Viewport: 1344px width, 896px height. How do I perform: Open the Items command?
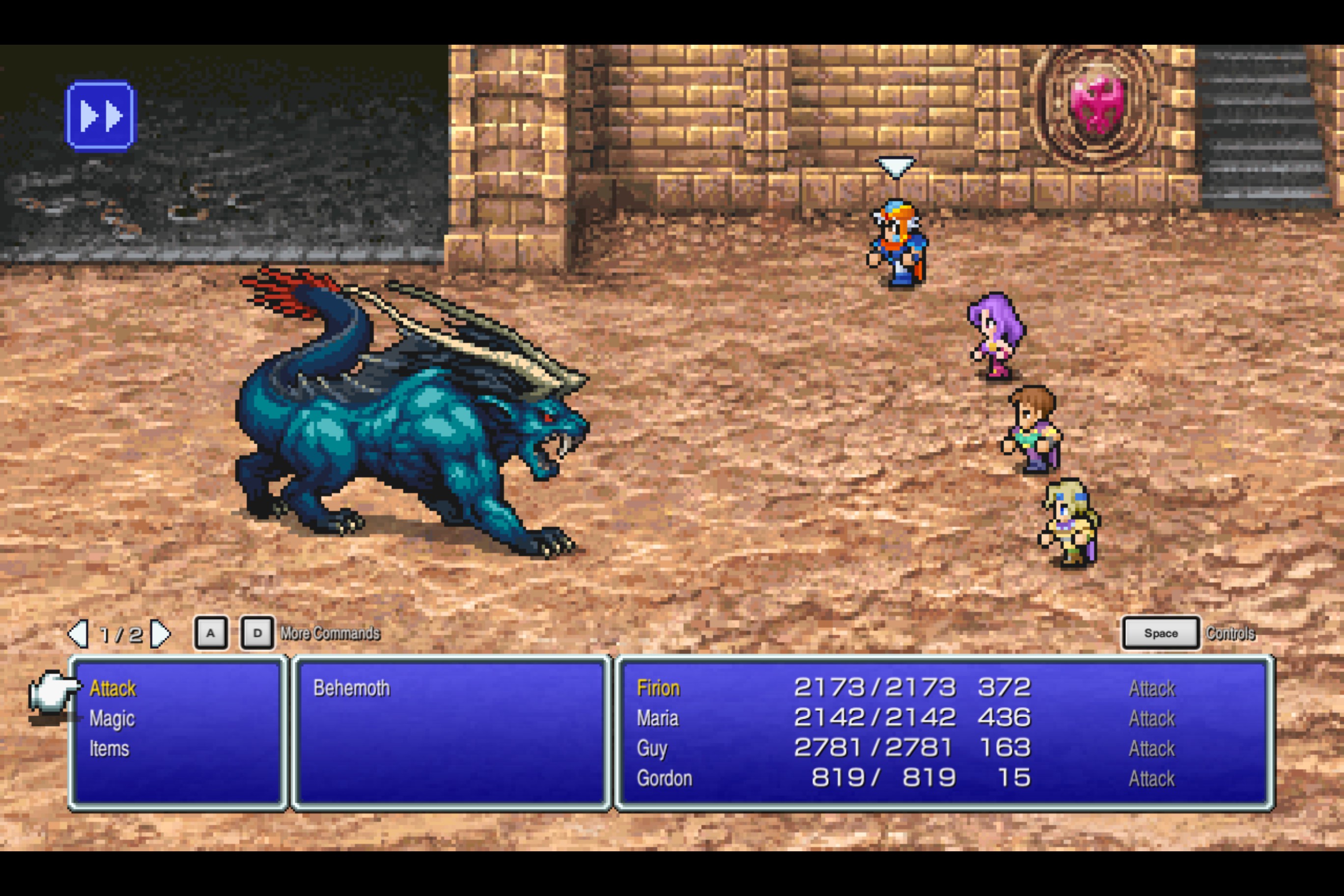109,749
